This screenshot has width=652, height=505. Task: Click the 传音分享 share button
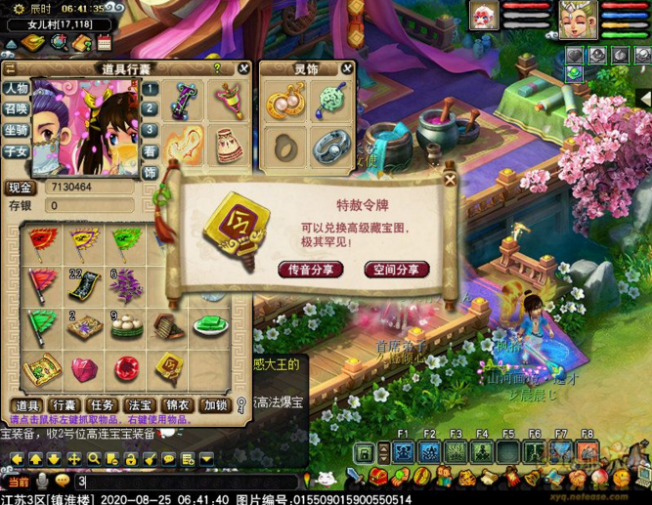pyautogui.click(x=310, y=270)
